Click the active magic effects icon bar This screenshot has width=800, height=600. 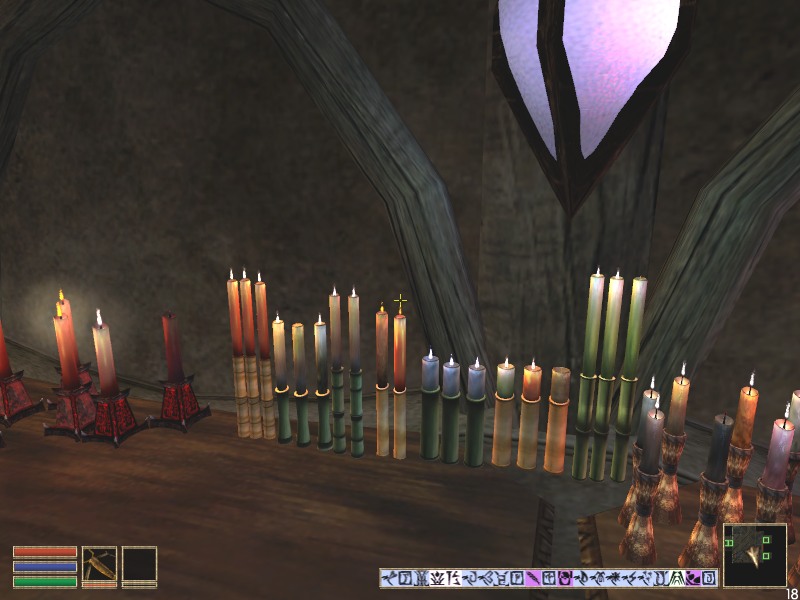click(549, 578)
